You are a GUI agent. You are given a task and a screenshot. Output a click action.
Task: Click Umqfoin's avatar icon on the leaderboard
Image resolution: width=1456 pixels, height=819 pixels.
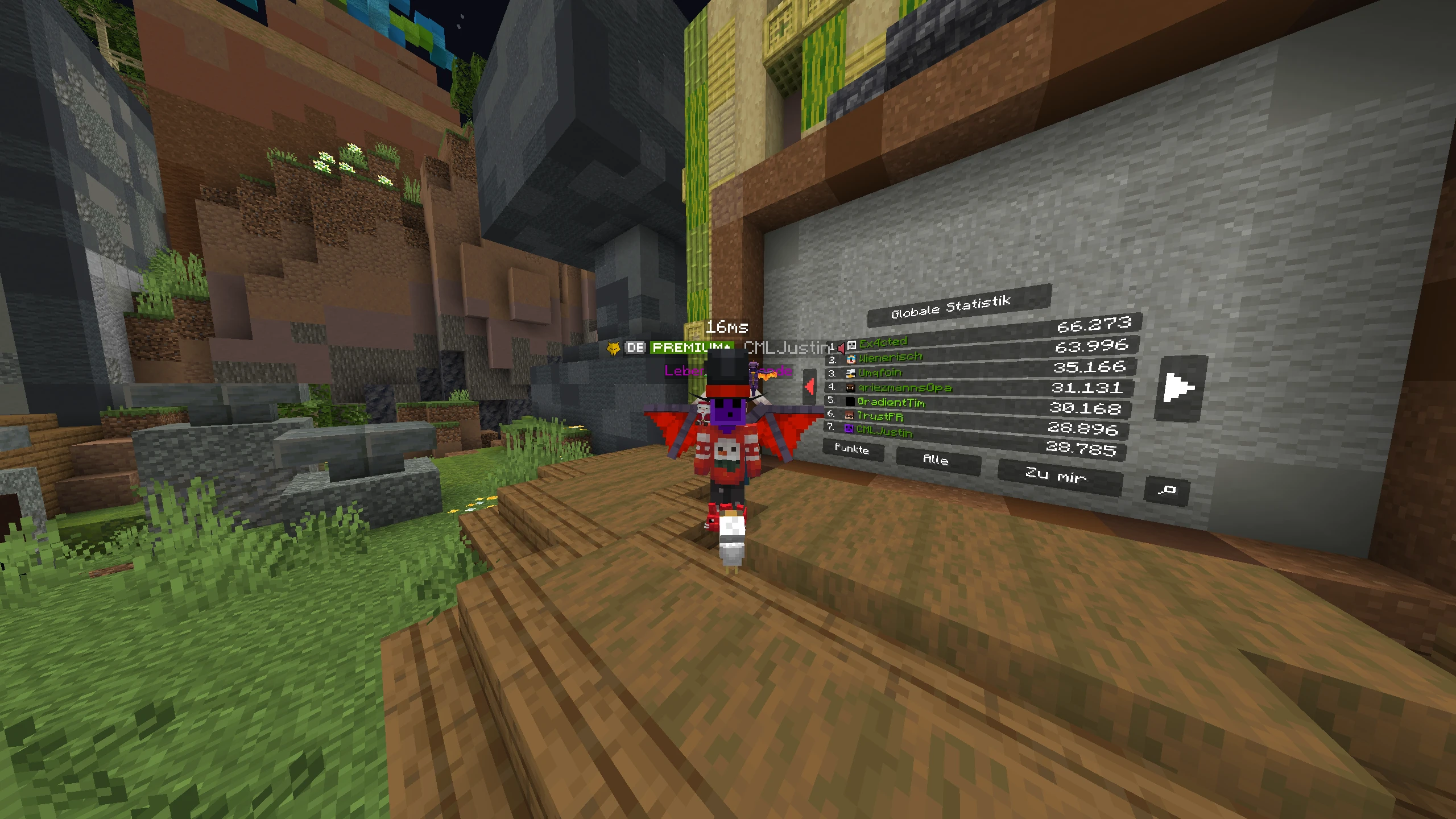850,374
